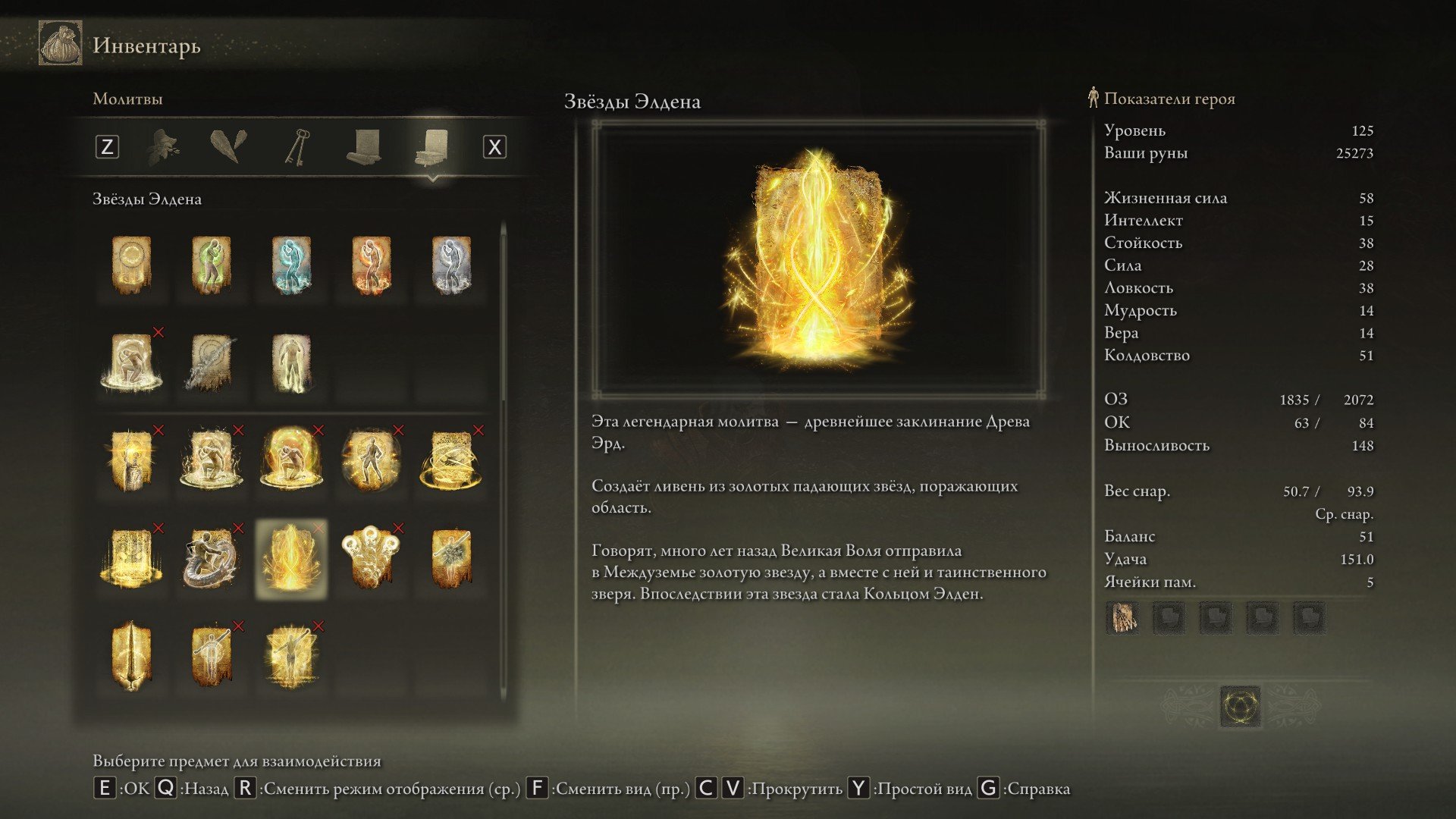1456x819 pixels.
Task: Click the golden circular emblem under stats
Action: coord(1241,707)
